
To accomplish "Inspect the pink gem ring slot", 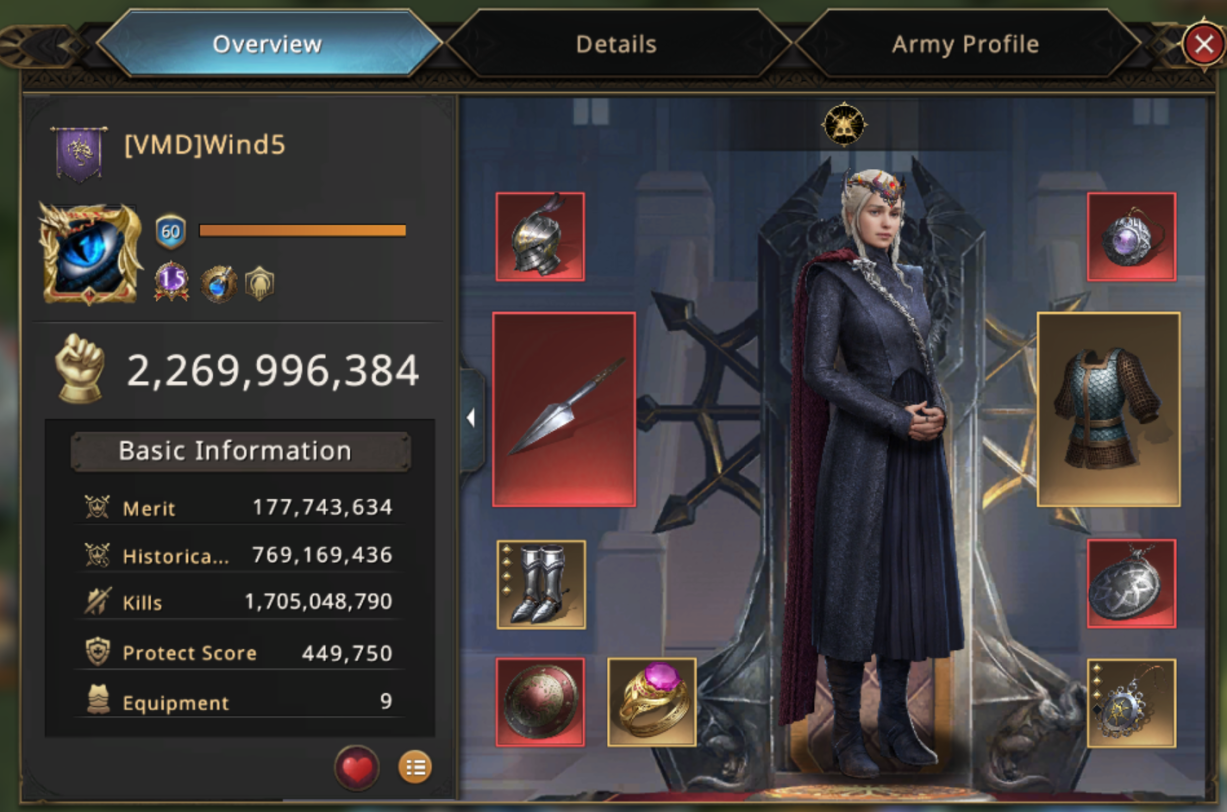I will [652, 701].
